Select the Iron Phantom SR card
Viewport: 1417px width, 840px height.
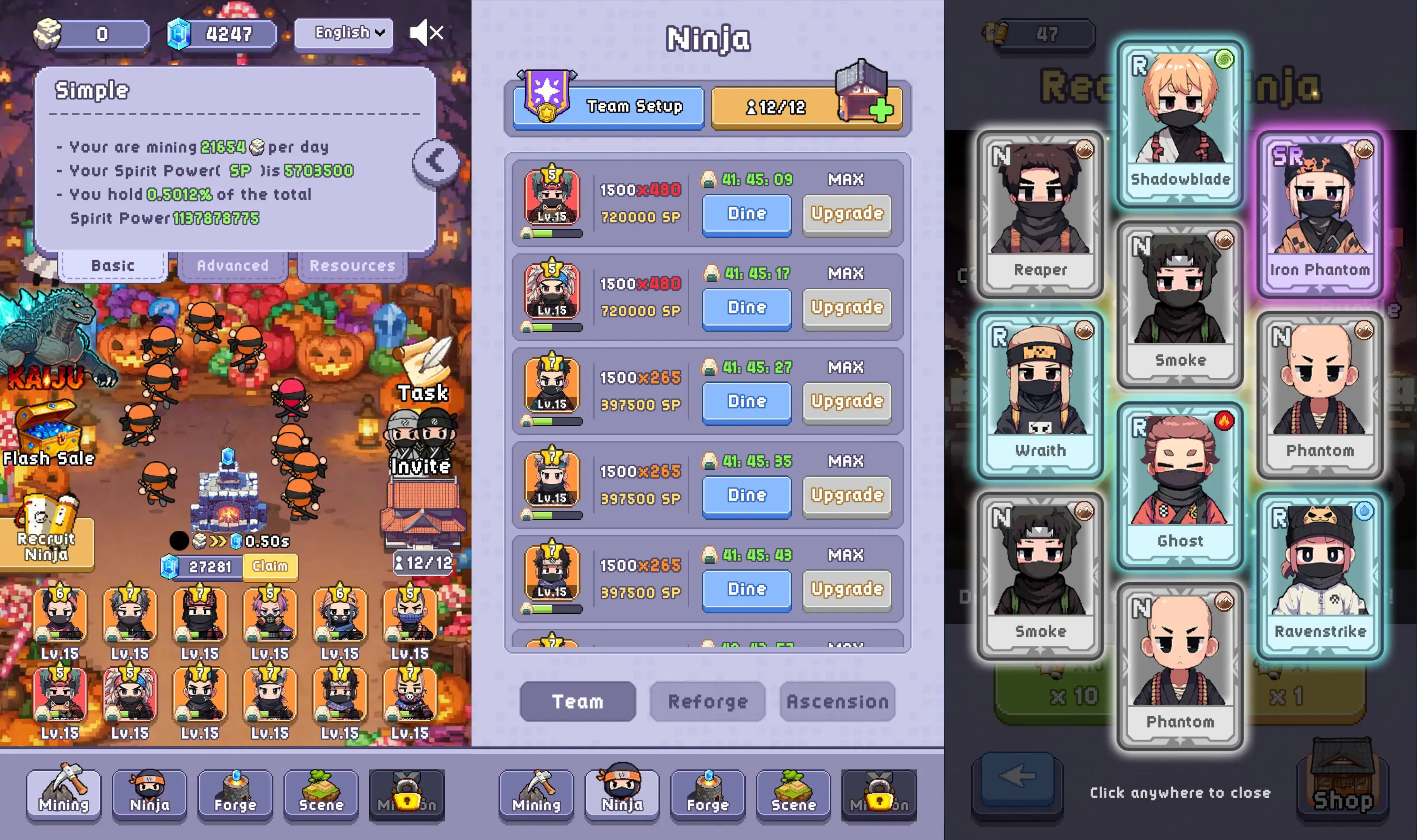(x=1319, y=213)
